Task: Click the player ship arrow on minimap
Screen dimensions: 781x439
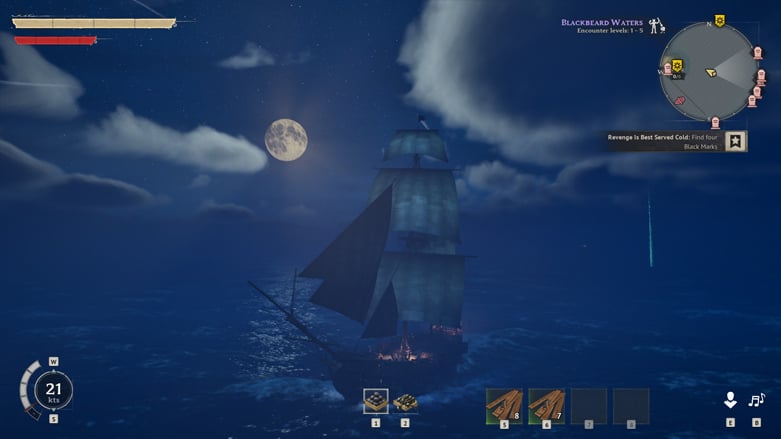Action: pyautogui.click(x=710, y=72)
